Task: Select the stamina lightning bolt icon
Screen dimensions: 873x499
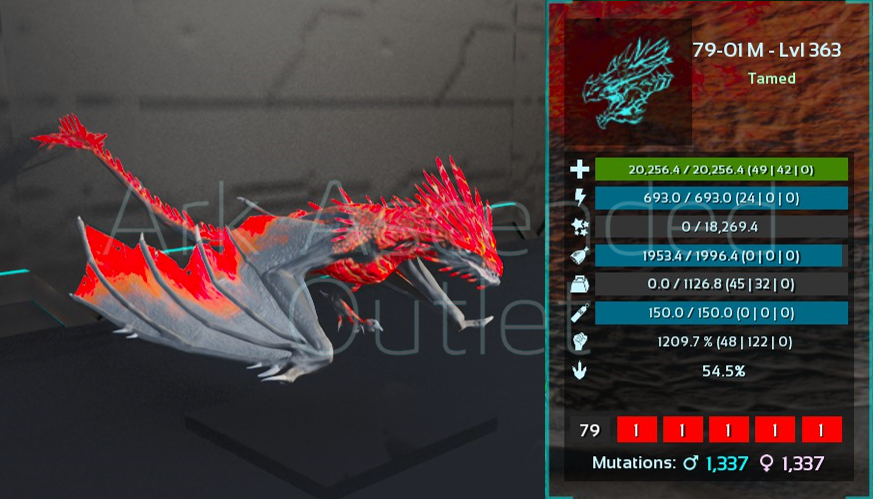Action: (580, 198)
